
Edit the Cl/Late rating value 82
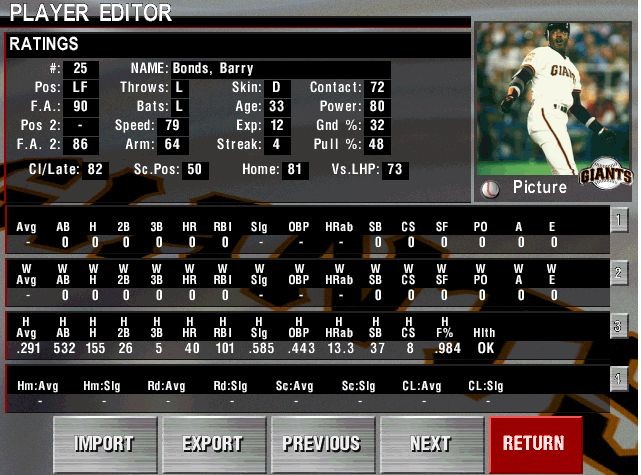pyautogui.click(x=96, y=170)
